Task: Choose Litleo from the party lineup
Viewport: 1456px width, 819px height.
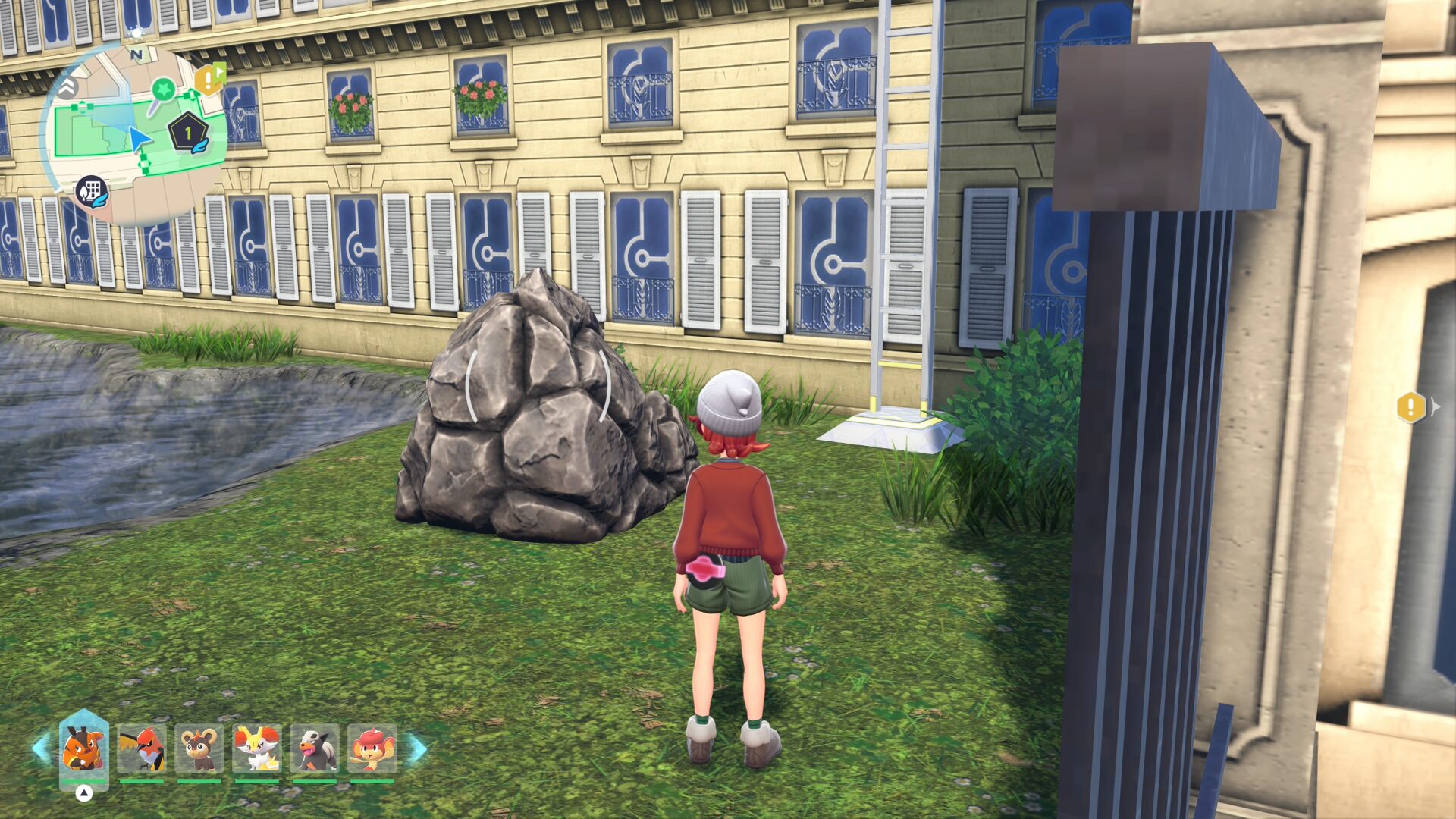Action: coord(199,748)
